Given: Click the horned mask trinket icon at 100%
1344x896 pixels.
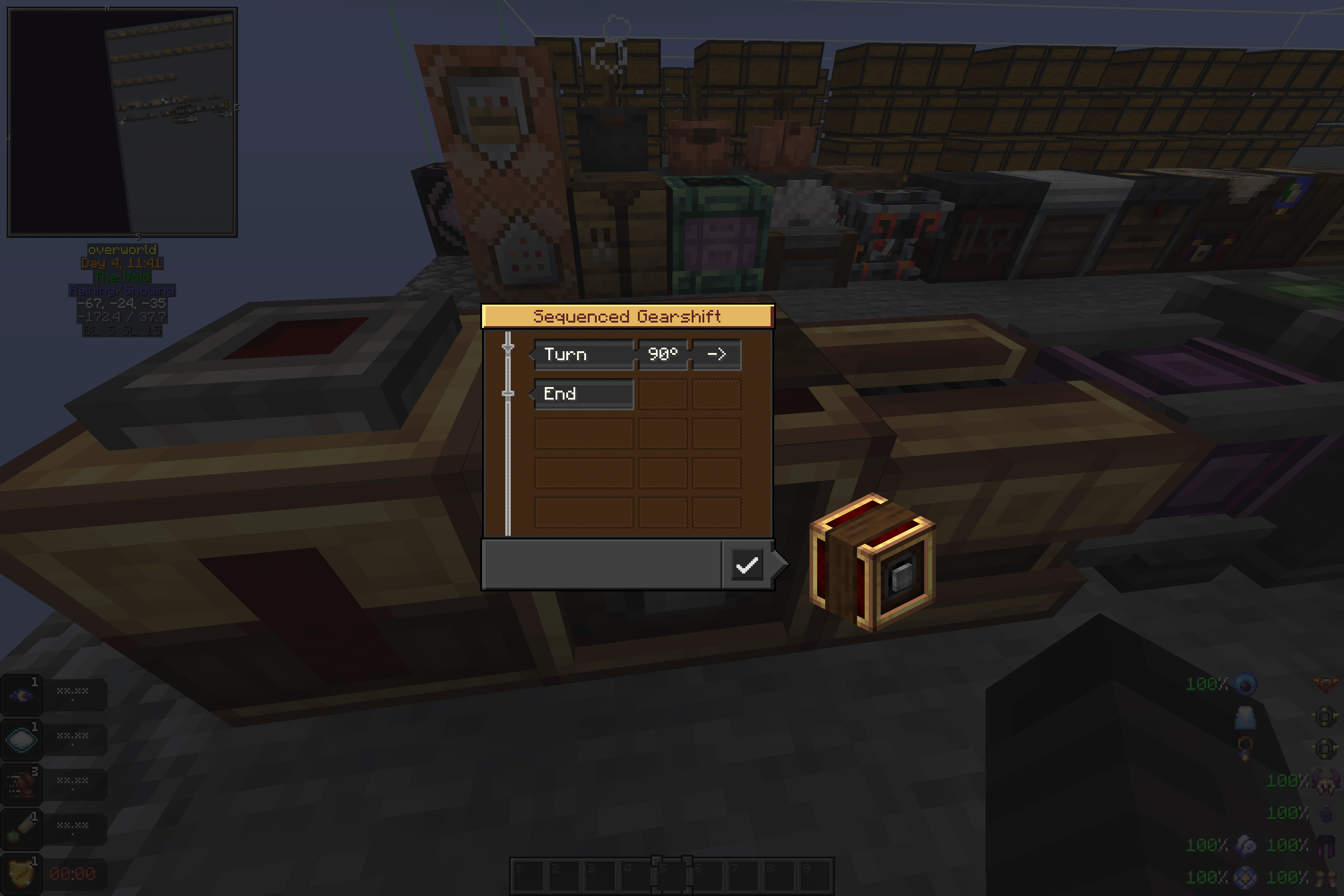Looking at the screenshot, I should (1325, 782).
